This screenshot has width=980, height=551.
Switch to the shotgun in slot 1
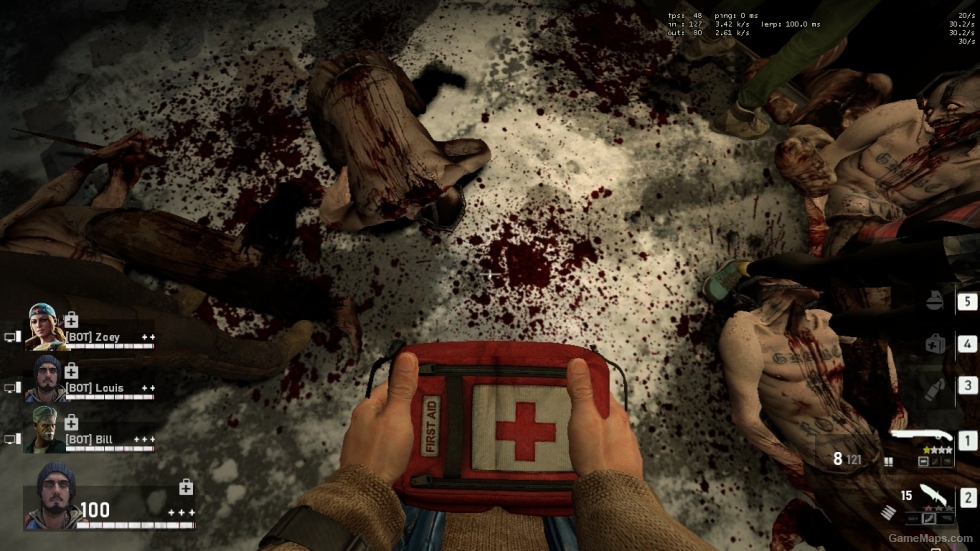pyautogui.click(x=926, y=437)
